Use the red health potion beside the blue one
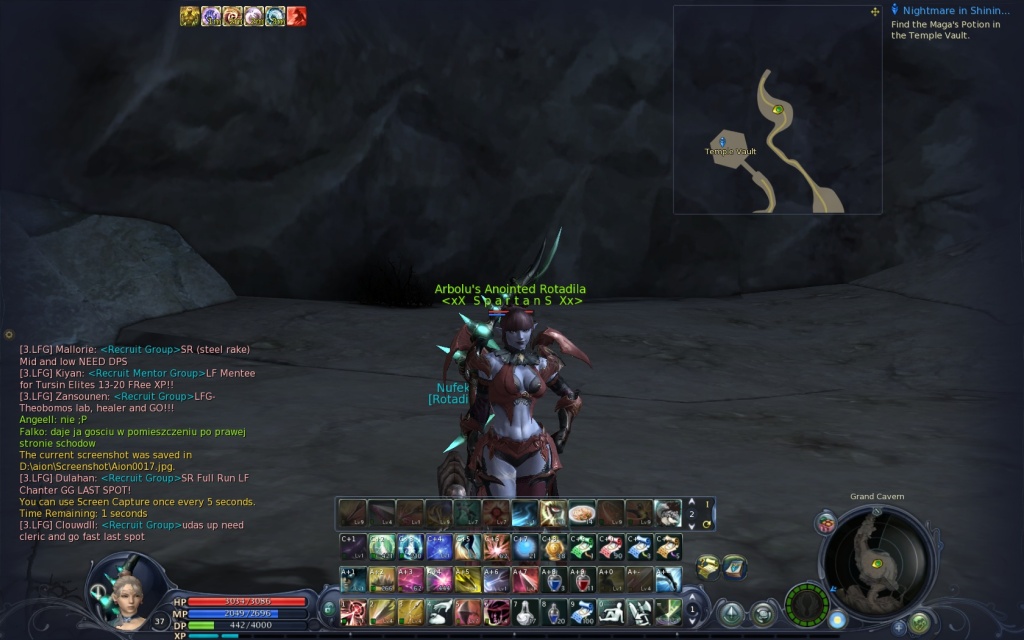Viewport: 1024px width, 640px height. 582,579
